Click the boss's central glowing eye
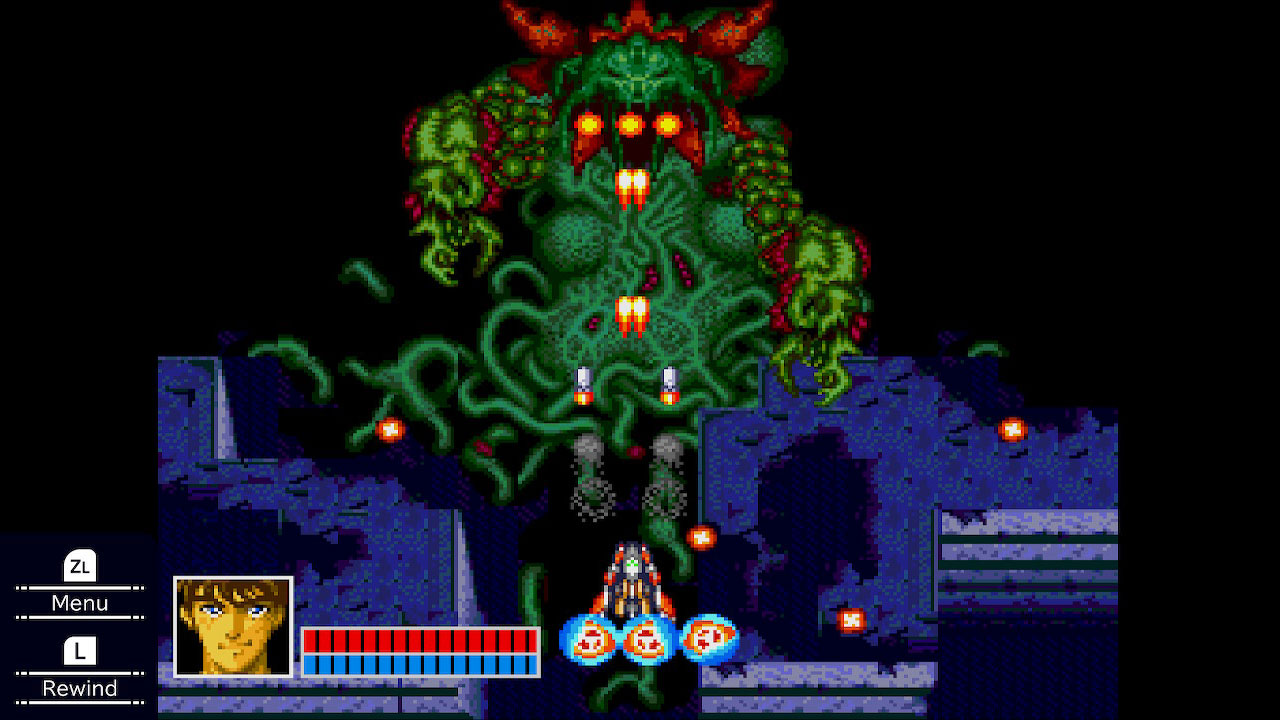 tap(629, 123)
